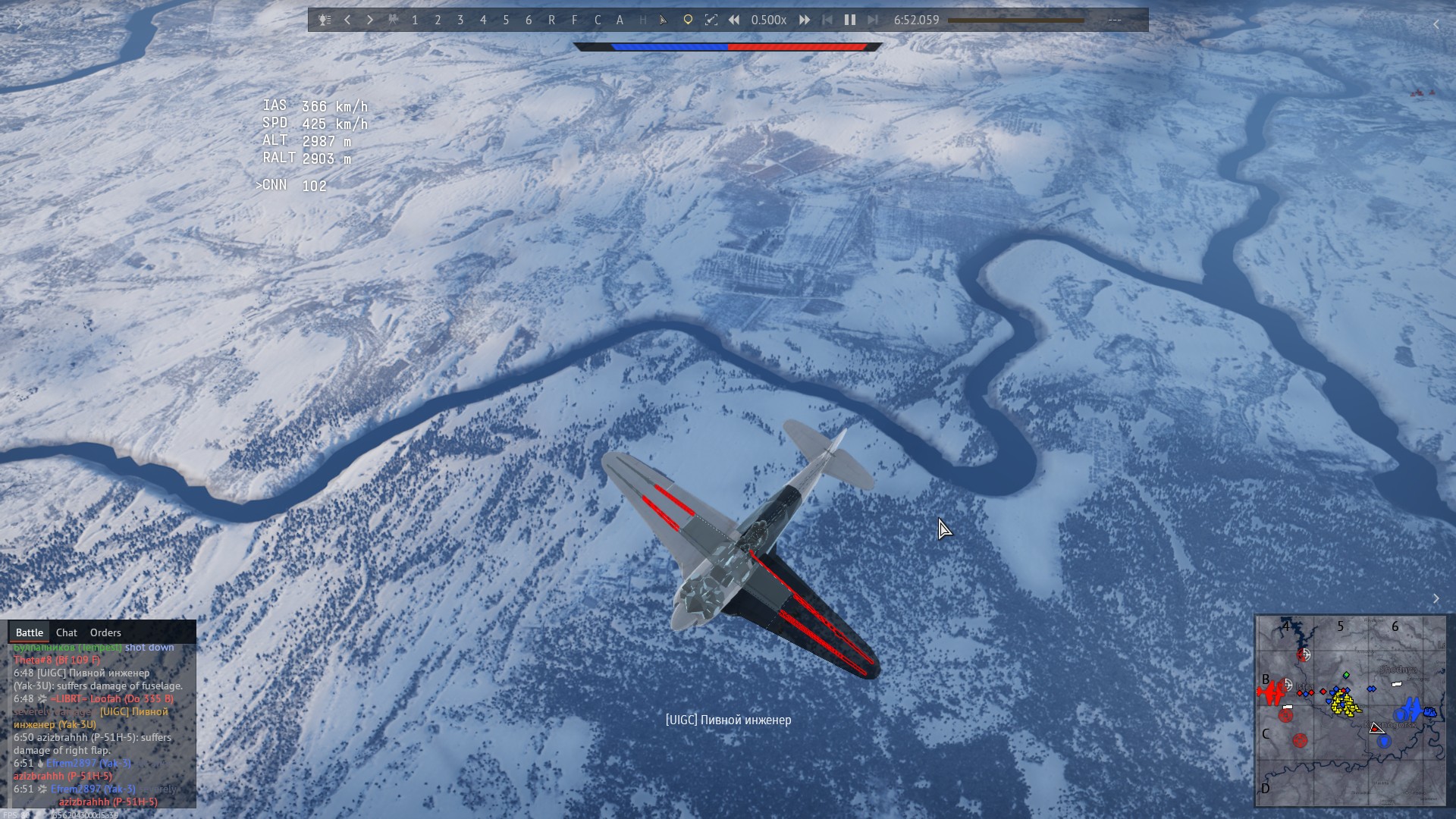
Task: Pause the replay playback
Action: [850, 20]
